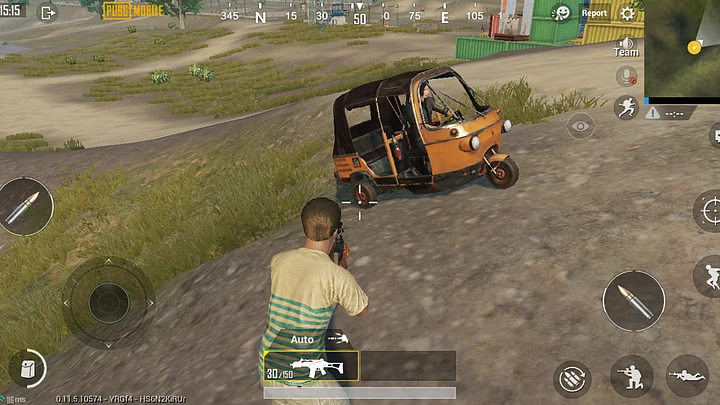Open the minimap
The image size is (720, 405).
tap(682, 48)
